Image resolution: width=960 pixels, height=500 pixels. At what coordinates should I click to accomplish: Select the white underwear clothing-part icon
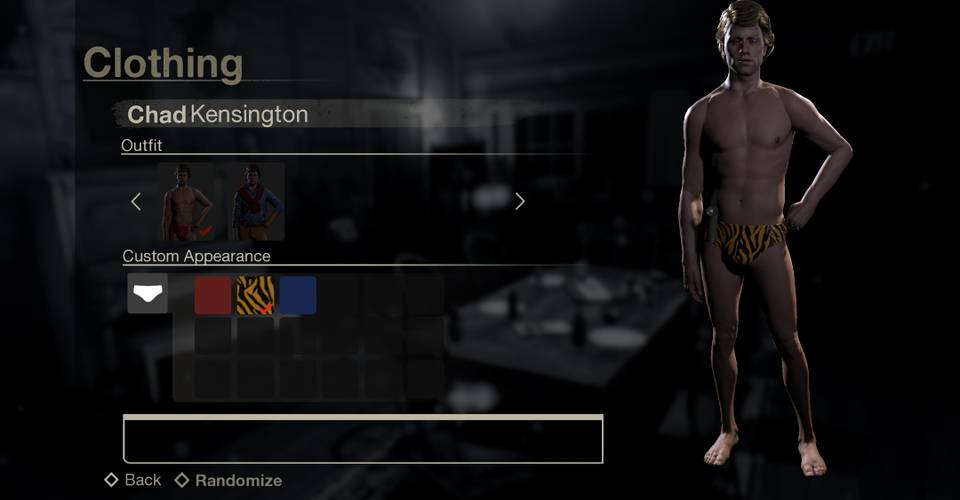click(148, 294)
